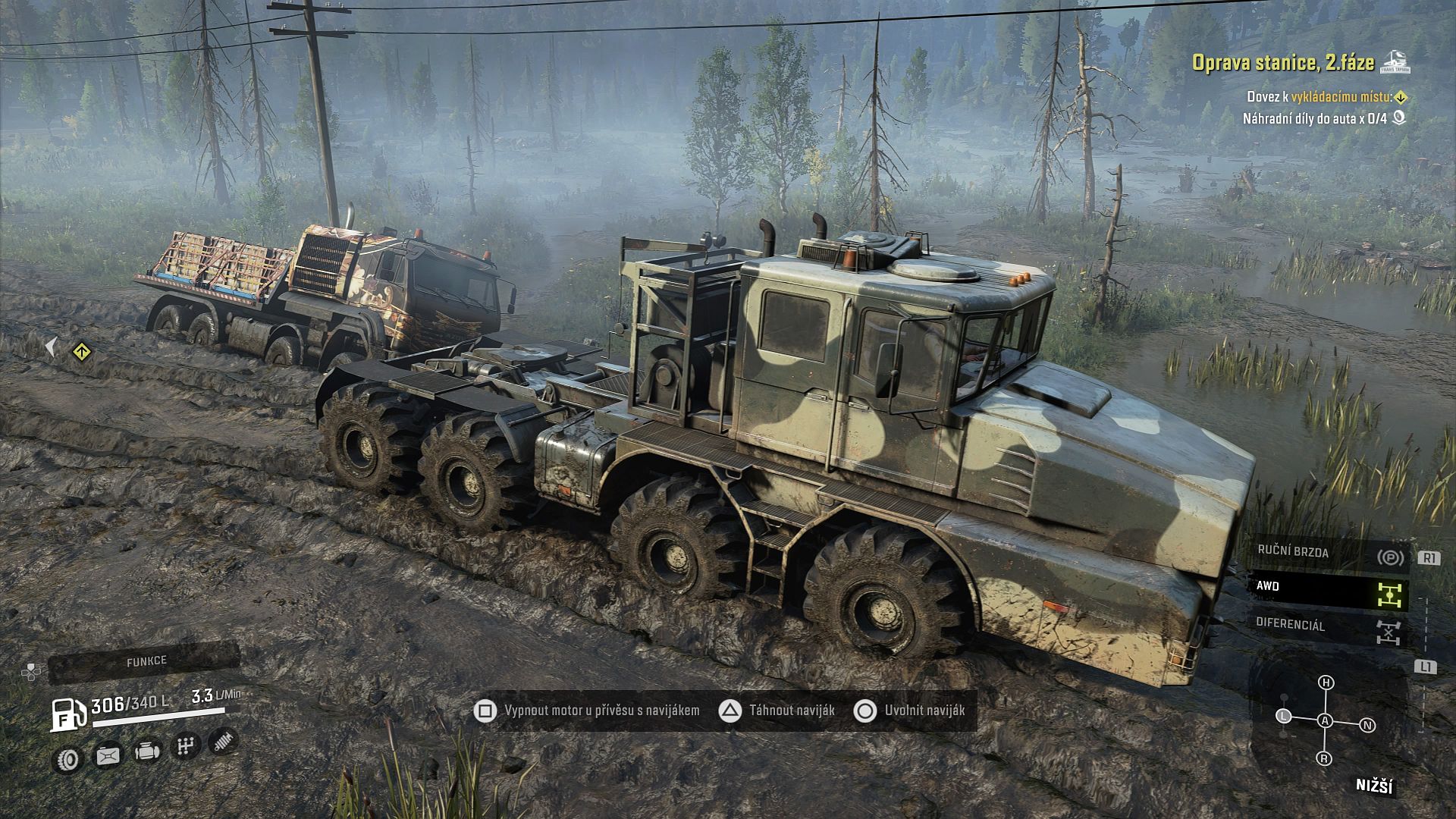
Task: Open the Funkce functions panel
Action: coord(146,662)
